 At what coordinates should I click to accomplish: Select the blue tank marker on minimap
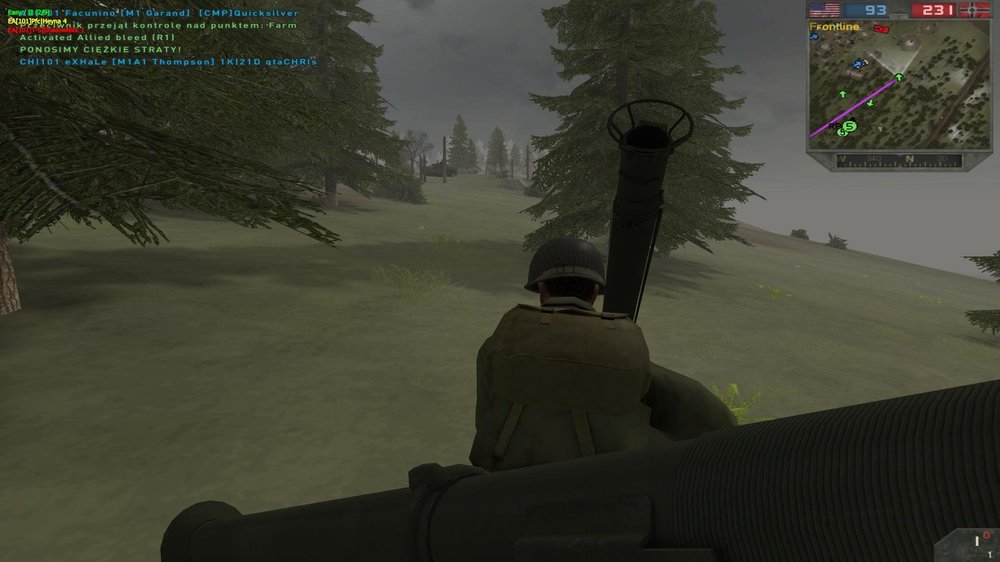(857, 64)
